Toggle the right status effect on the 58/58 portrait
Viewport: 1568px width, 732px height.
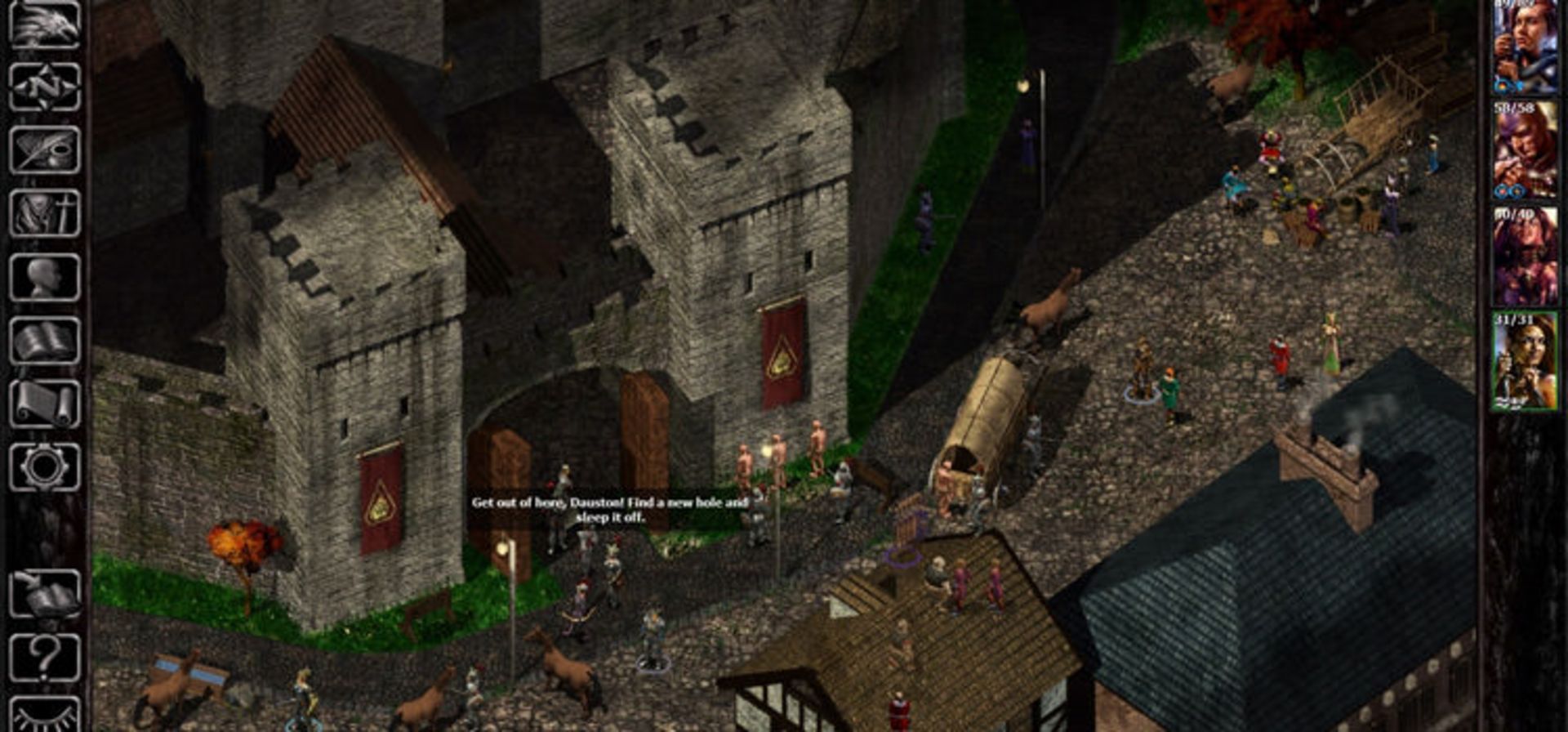click(1518, 189)
